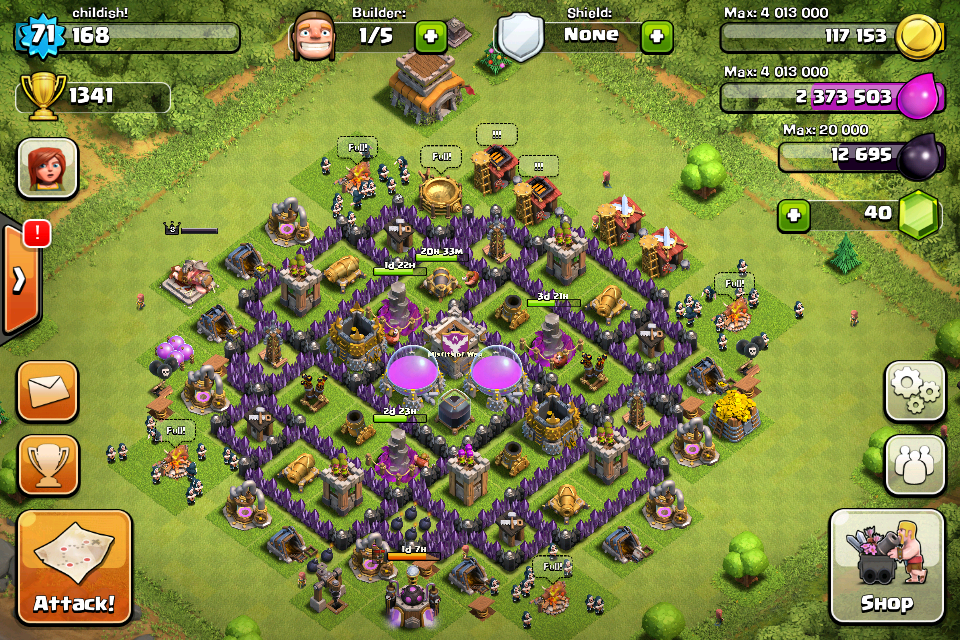Tap the dark elixir drop icon
The image size is (960, 640).
pos(917,156)
